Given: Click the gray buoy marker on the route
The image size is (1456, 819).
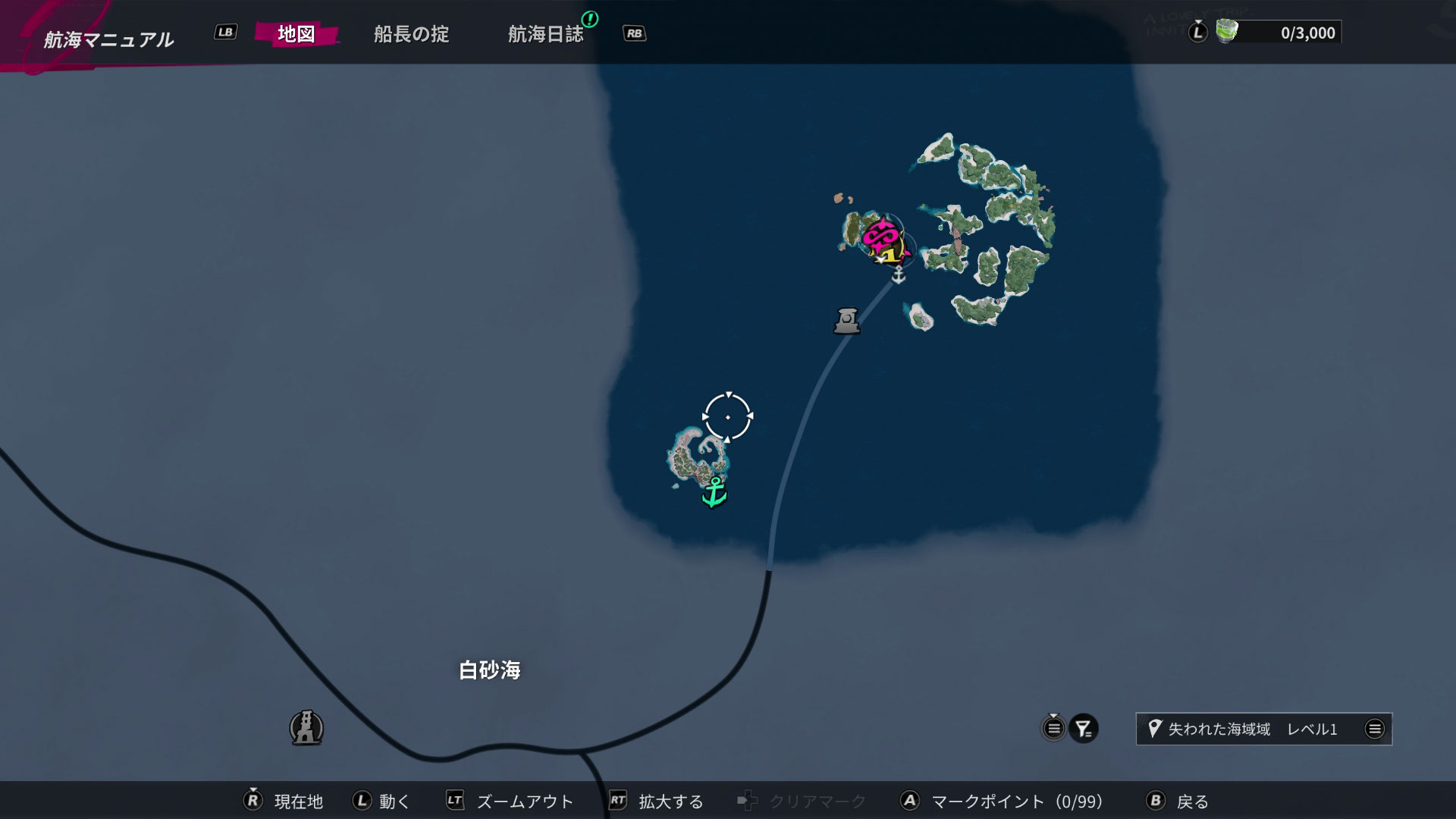Looking at the screenshot, I should point(846,321).
